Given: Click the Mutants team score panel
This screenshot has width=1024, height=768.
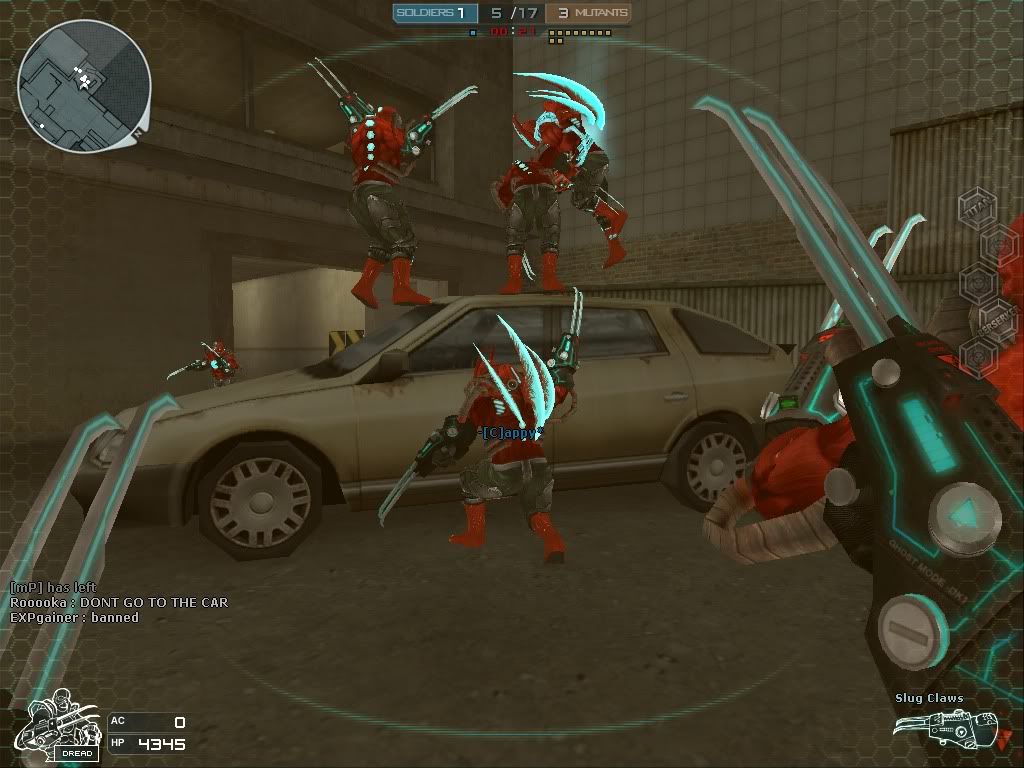Looking at the screenshot, I should [x=588, y=13].
